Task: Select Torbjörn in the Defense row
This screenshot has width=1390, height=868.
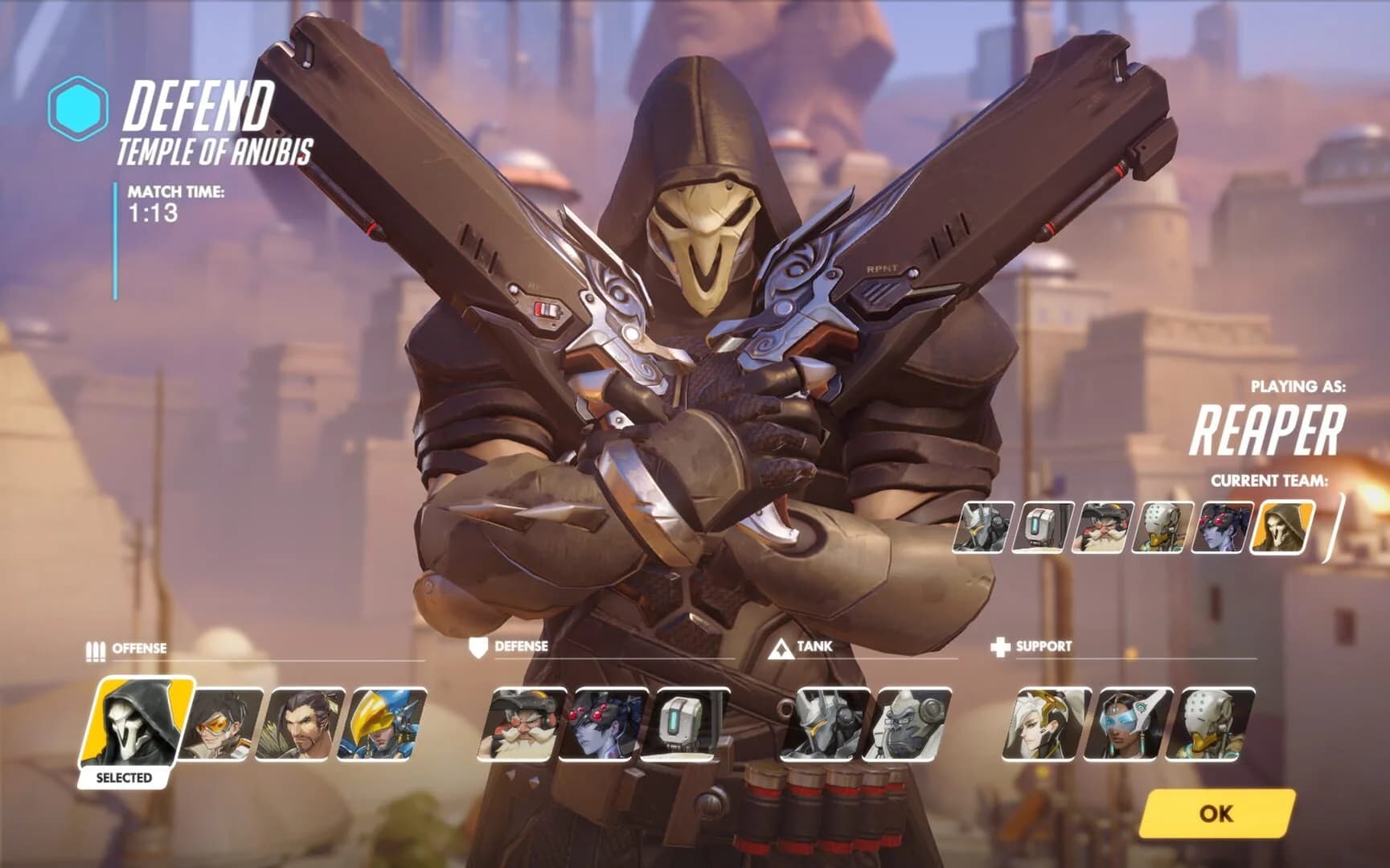Action: (523, 724)
